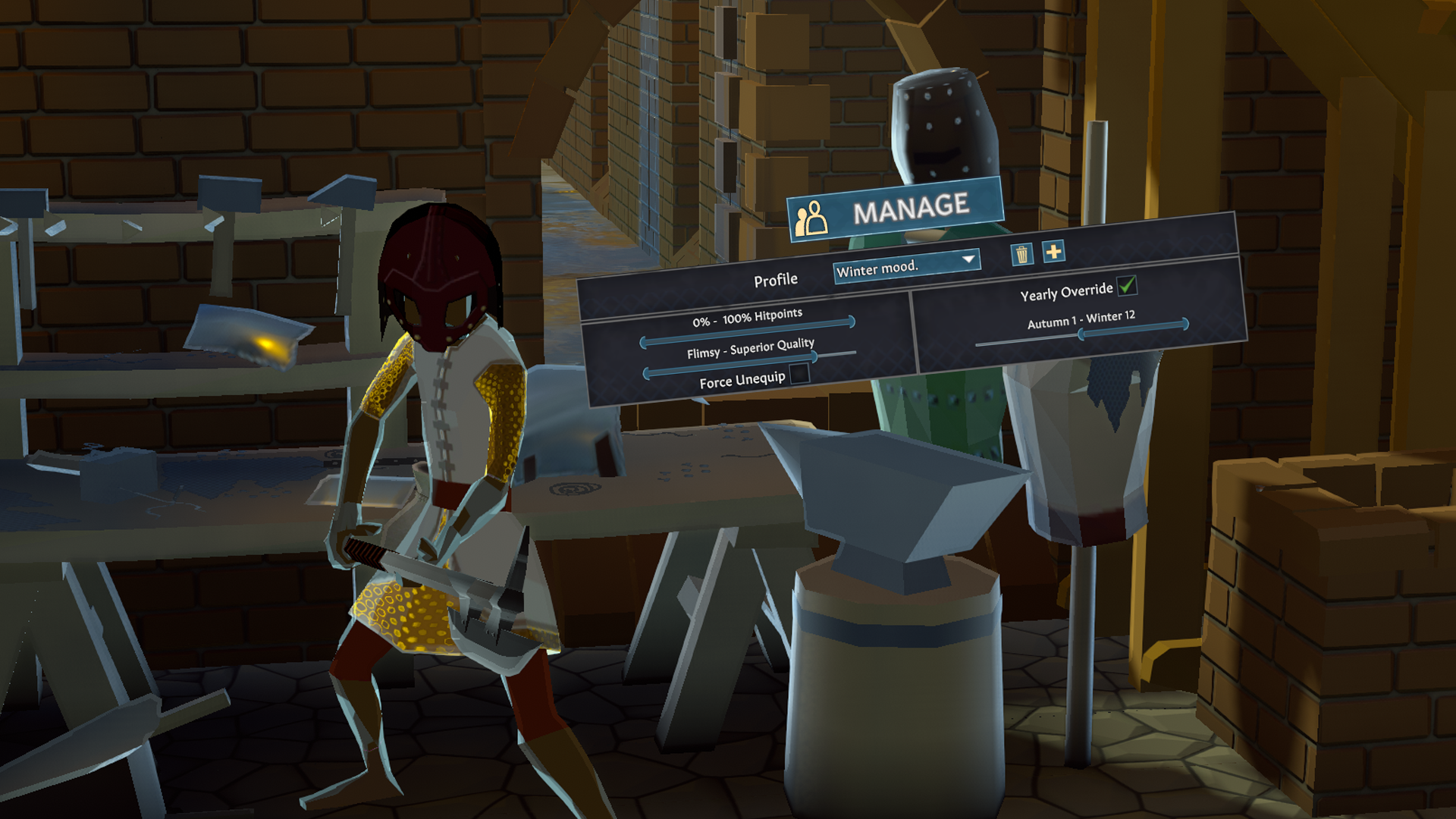
Task: Enable the Force Unequip checkbox
Action: pyautogui.click(x=799, y=374)
